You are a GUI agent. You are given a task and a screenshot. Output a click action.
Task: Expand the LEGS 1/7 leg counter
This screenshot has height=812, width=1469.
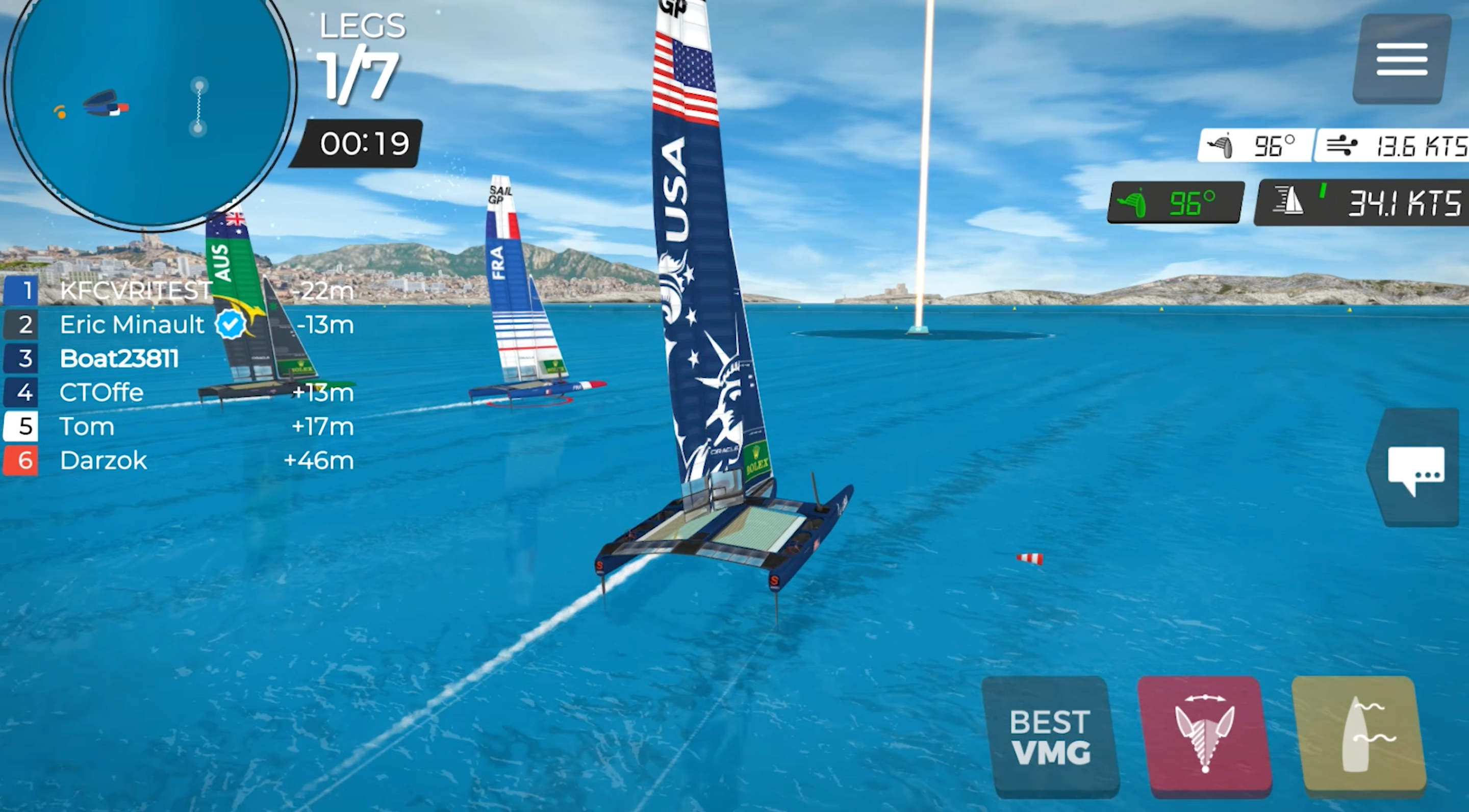[x=361, y=54]
